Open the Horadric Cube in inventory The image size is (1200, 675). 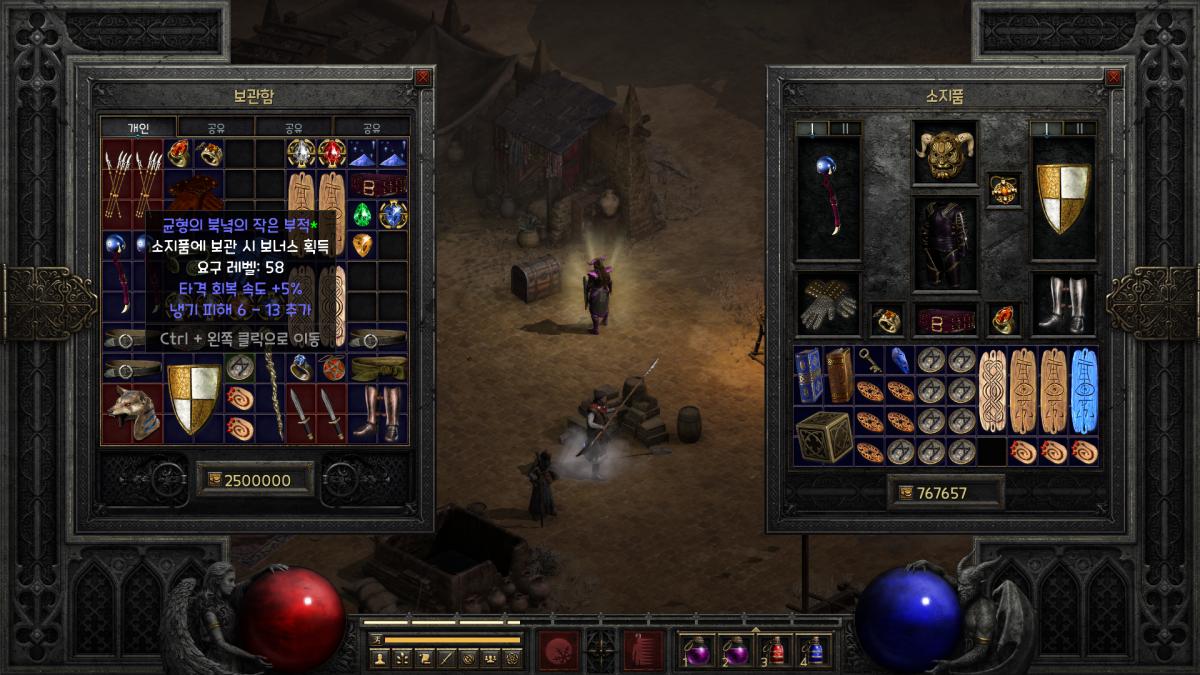824,436
